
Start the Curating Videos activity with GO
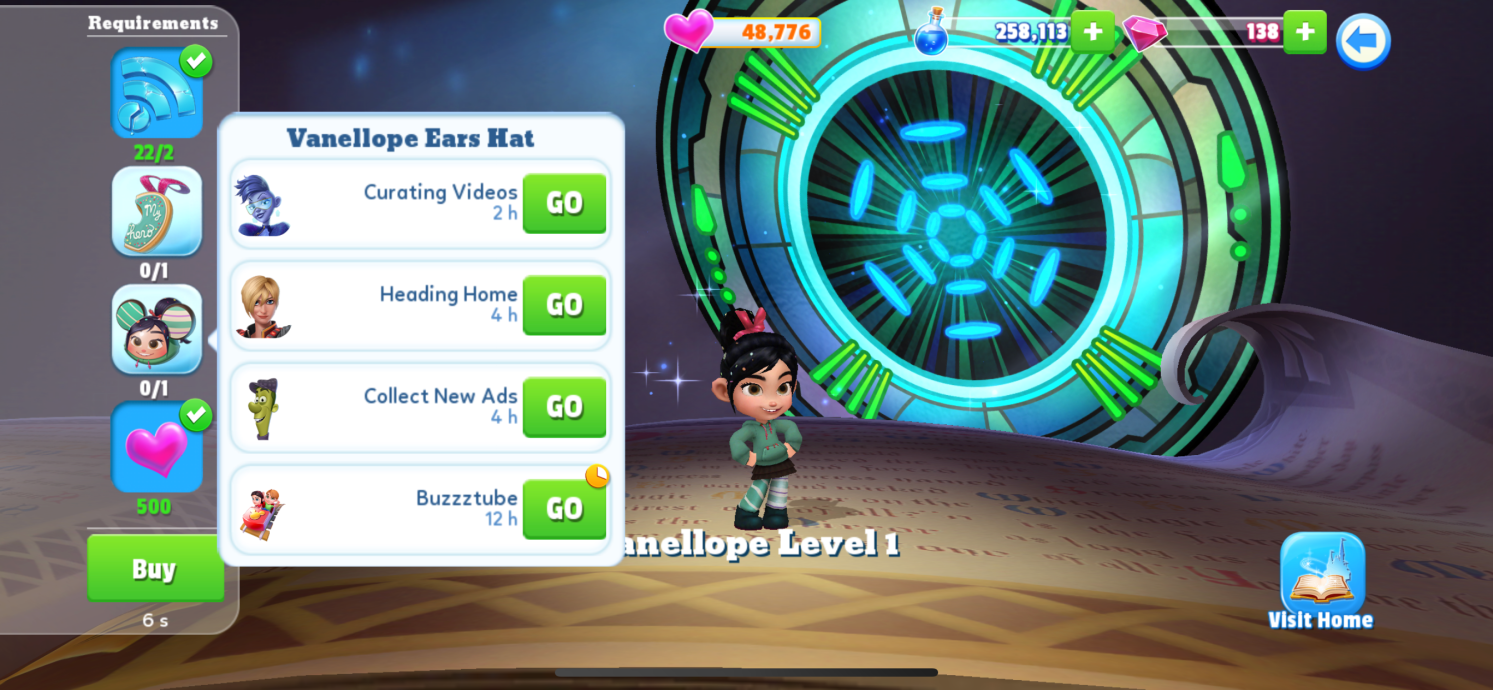tap(564, 203)
